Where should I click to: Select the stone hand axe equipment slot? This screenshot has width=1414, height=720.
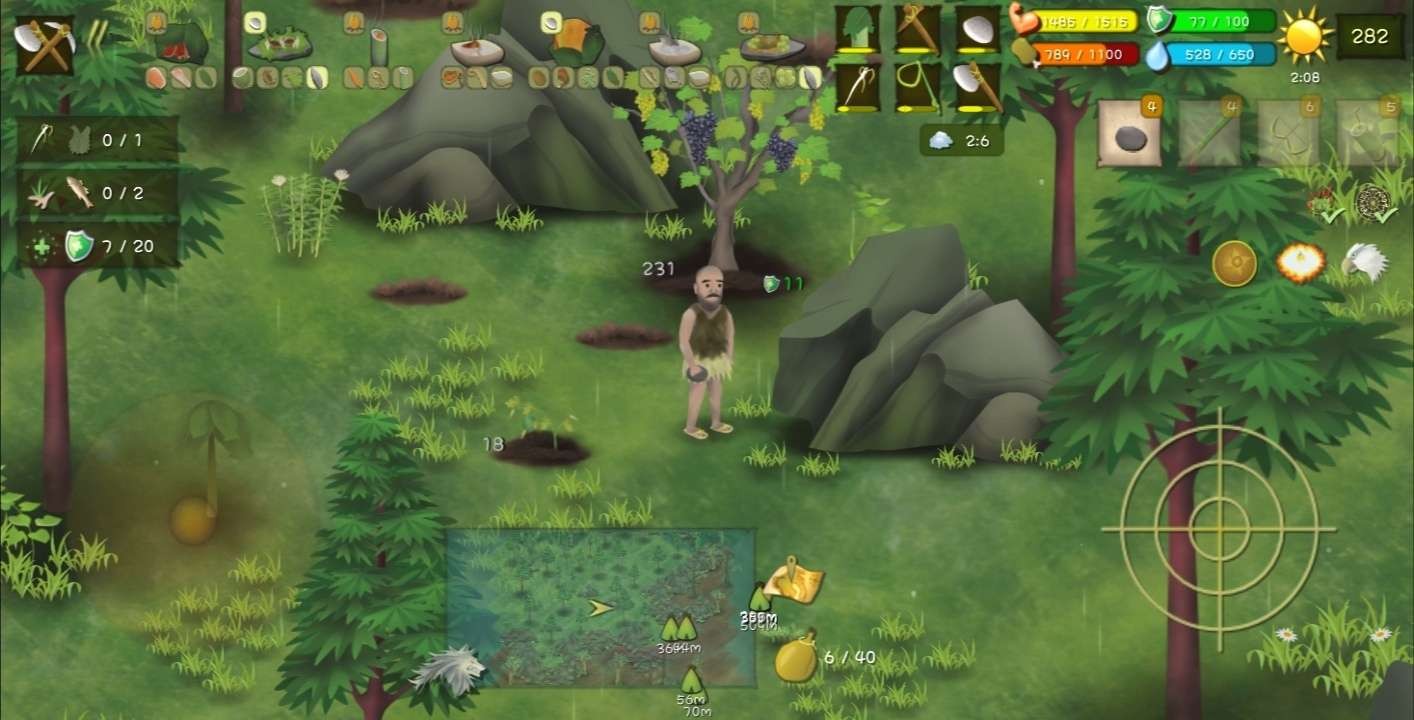point(976,87)
